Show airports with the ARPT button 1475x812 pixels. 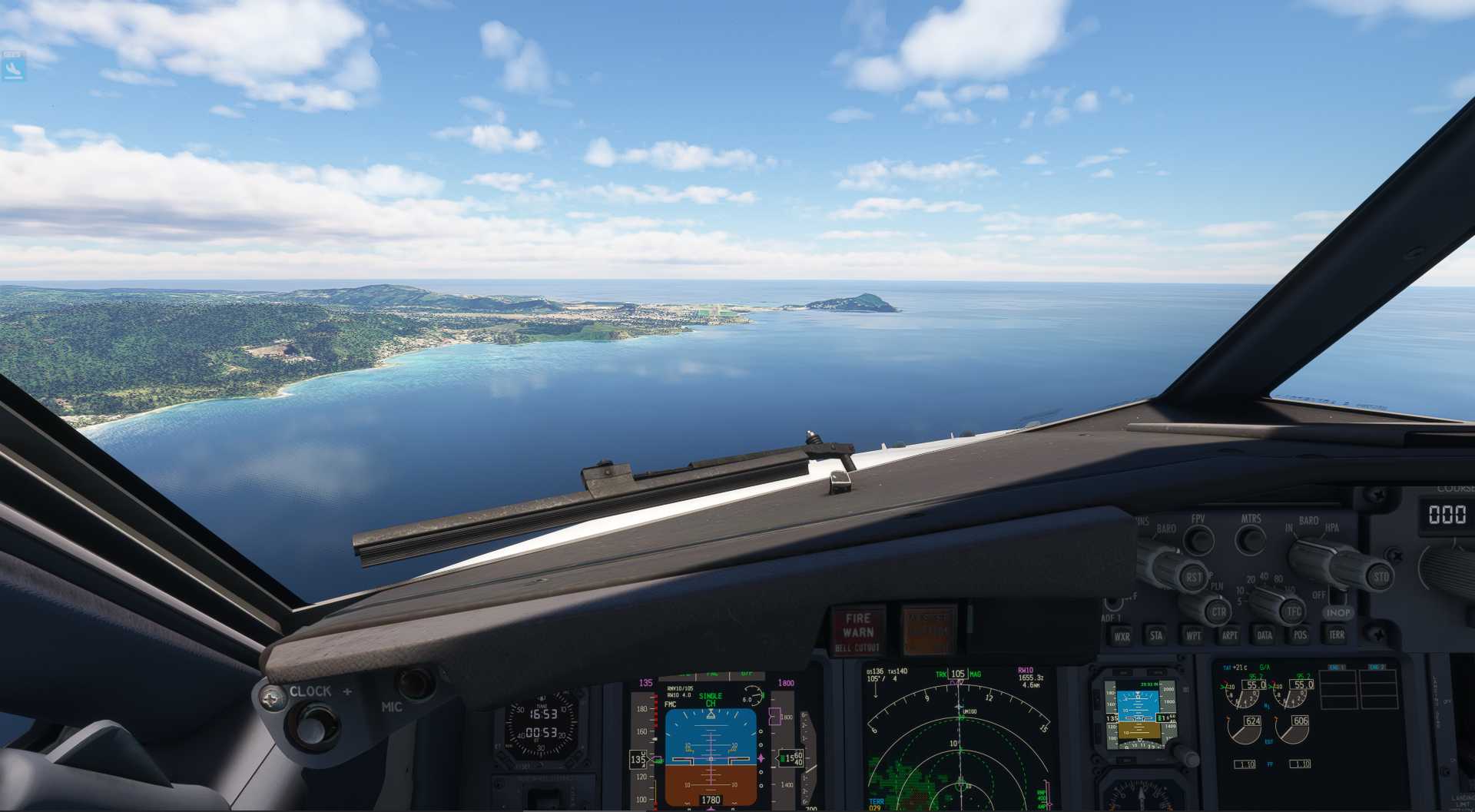[x=1229, y=635]
